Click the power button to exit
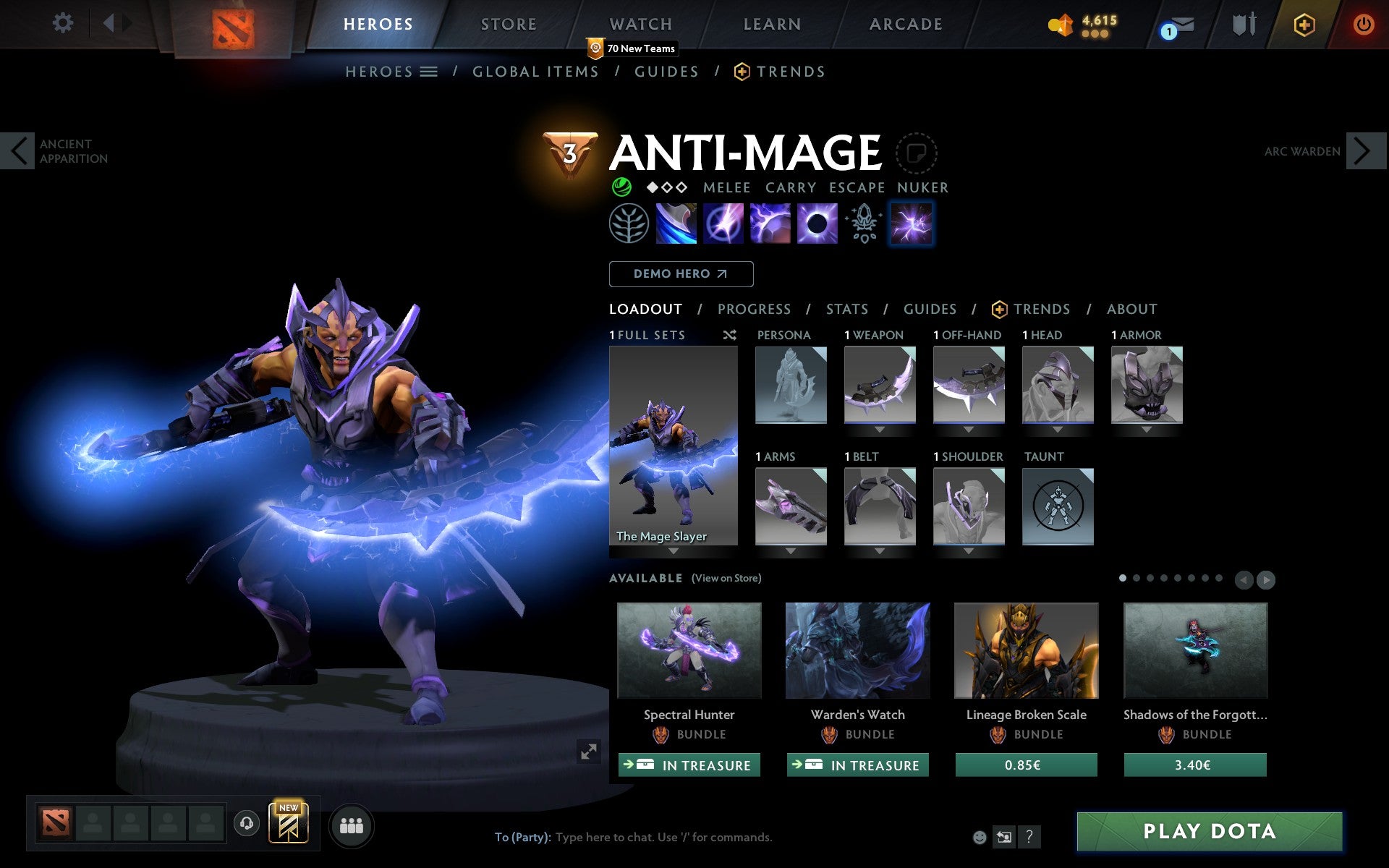Image resolution: width=1389 pixels, height=868 pixels. (x=1364, y=24)
